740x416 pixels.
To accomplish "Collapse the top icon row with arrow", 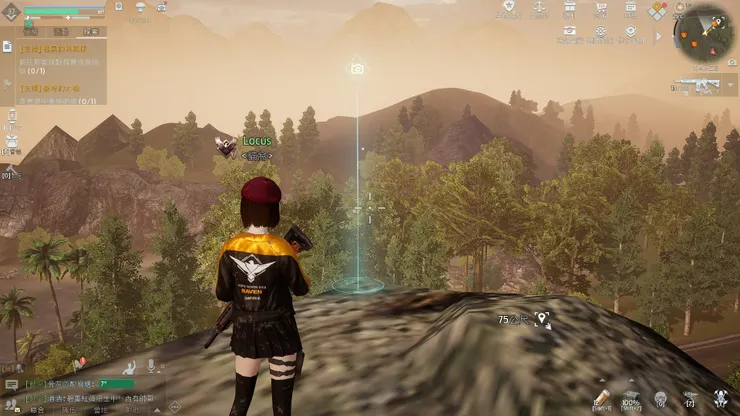I will coord(657,35).
